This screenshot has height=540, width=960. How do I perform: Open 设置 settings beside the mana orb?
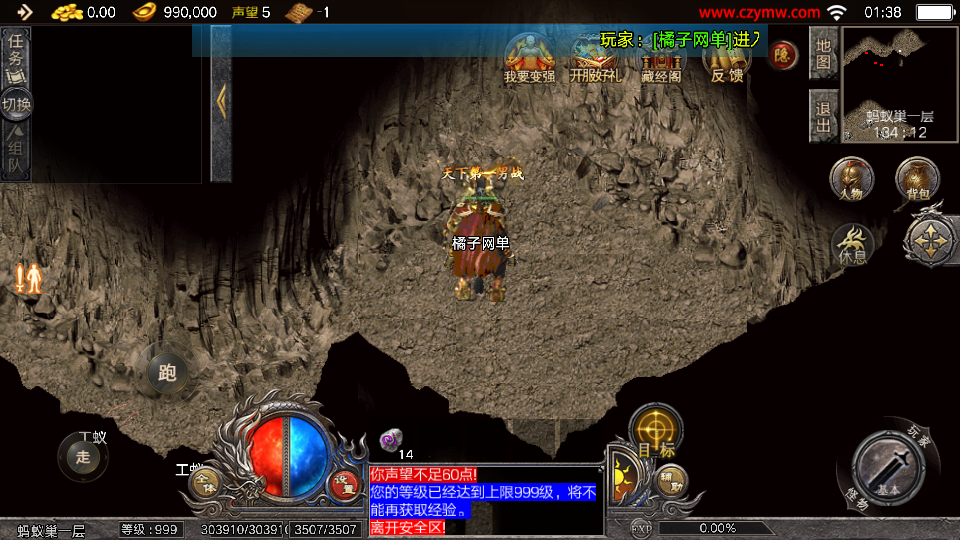pyautogui.click(x=344, y=484)
